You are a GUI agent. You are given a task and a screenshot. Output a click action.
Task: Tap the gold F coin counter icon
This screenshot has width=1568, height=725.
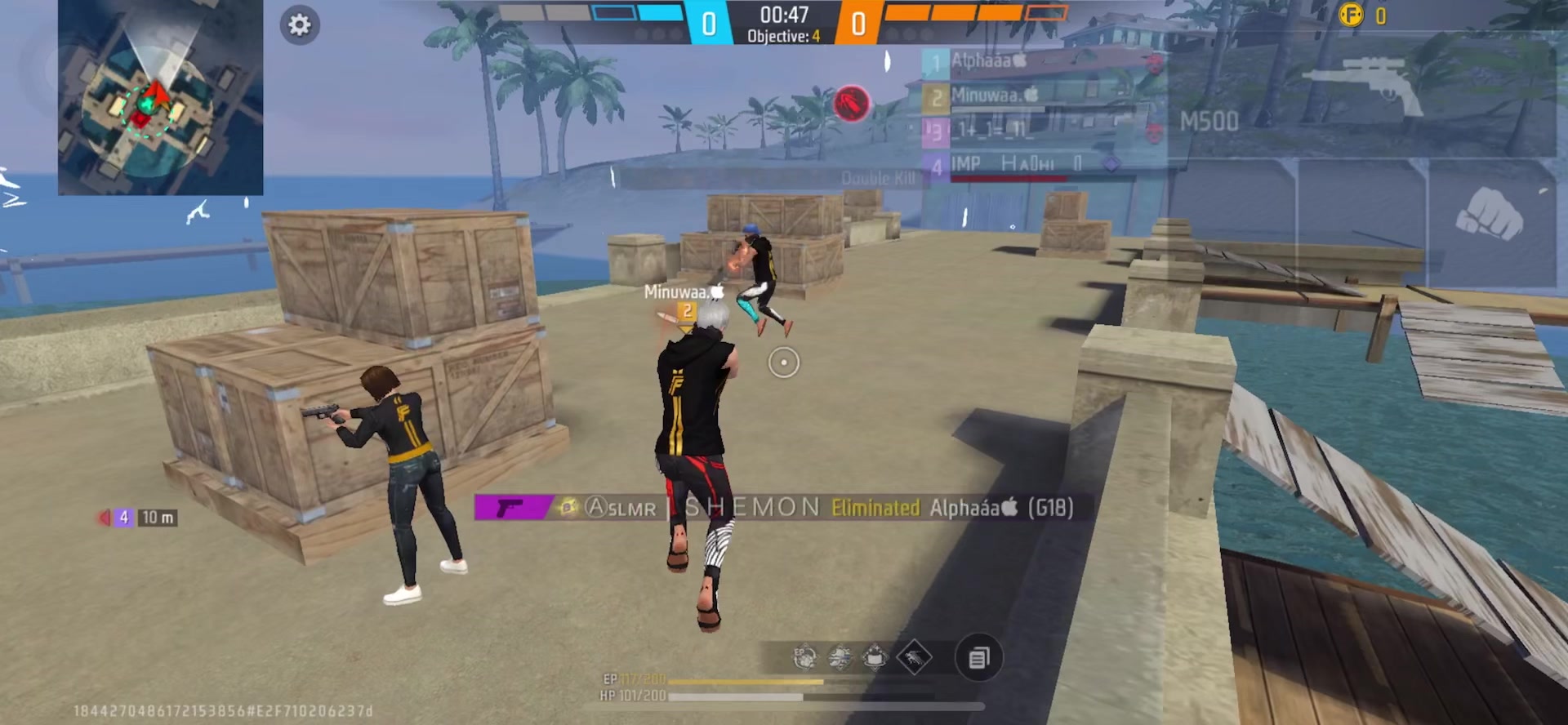[x=1352, y=15]
